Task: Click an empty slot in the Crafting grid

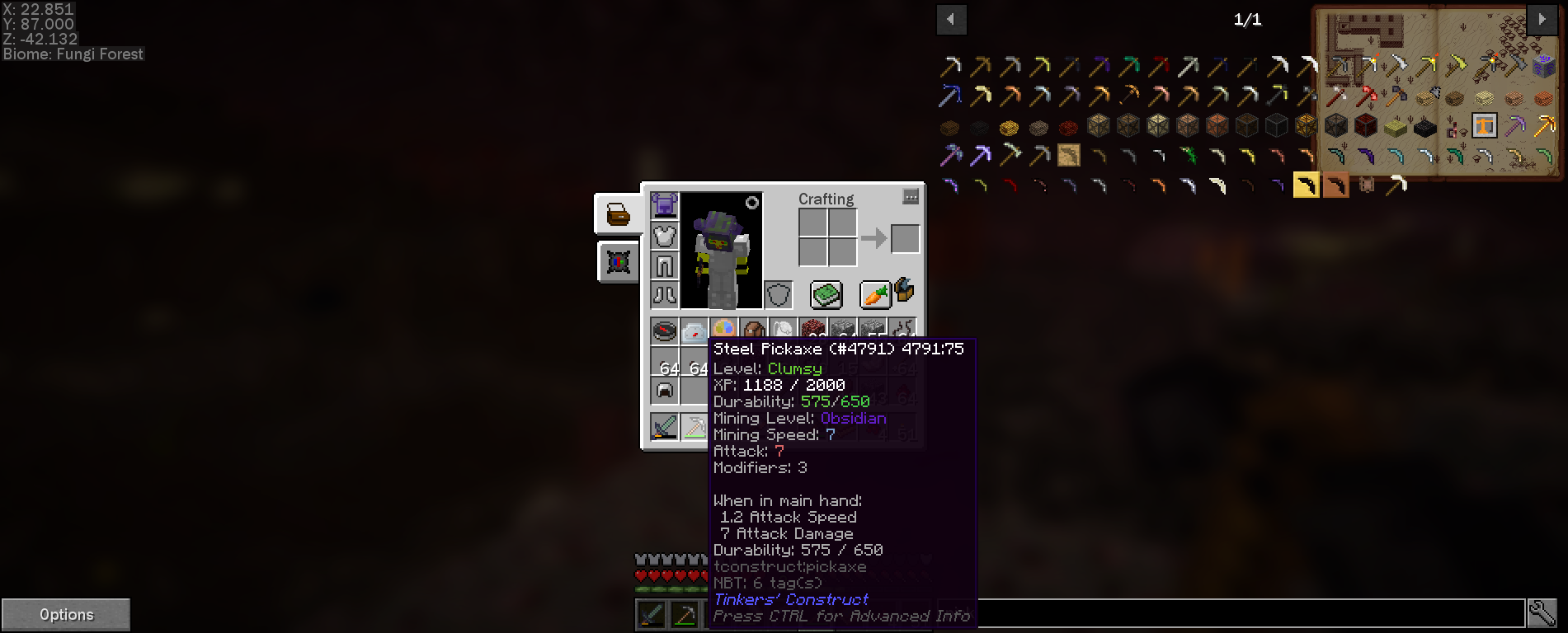Action: coord(813,223)
